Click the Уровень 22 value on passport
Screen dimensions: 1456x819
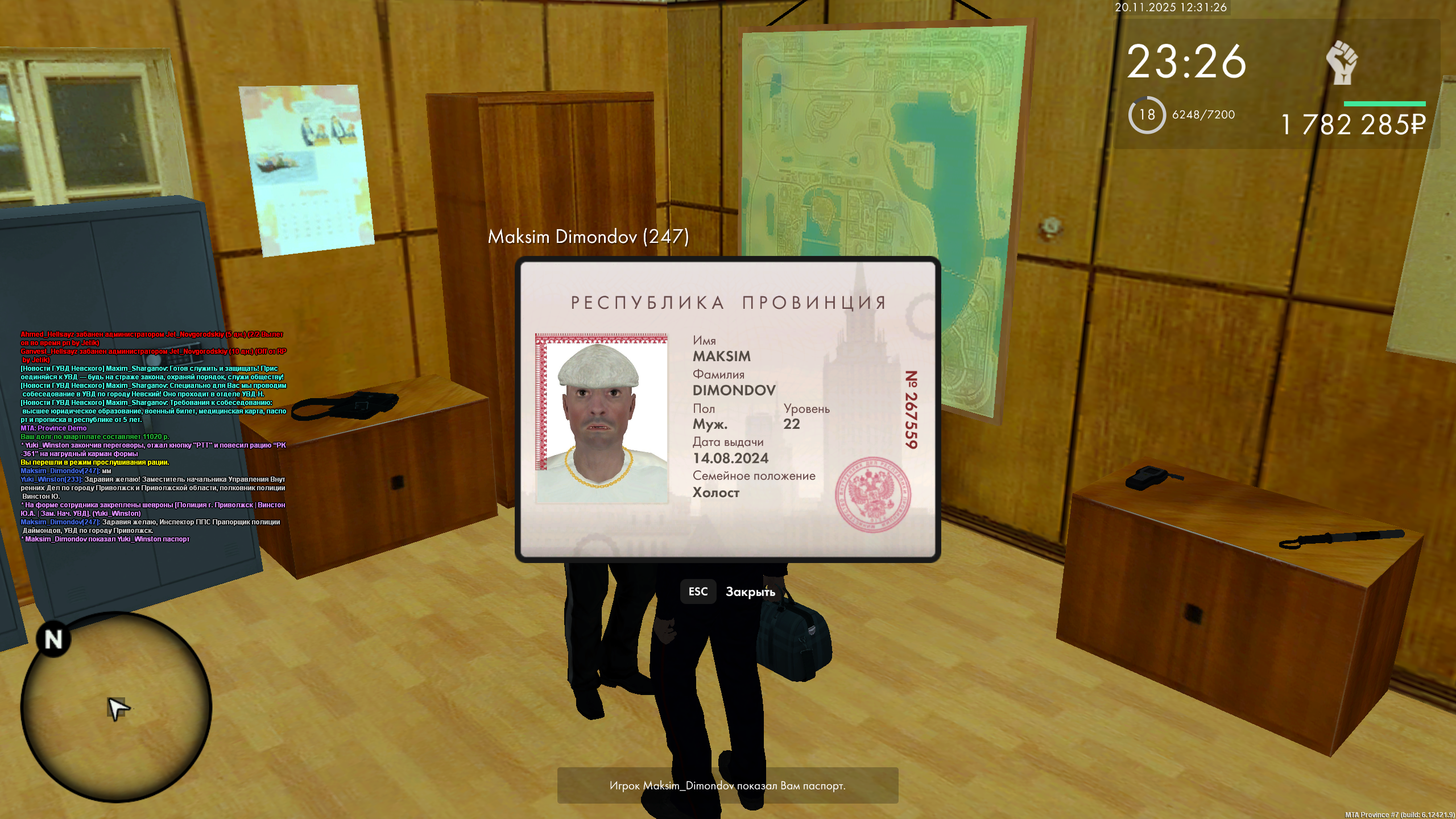point(793,424)
